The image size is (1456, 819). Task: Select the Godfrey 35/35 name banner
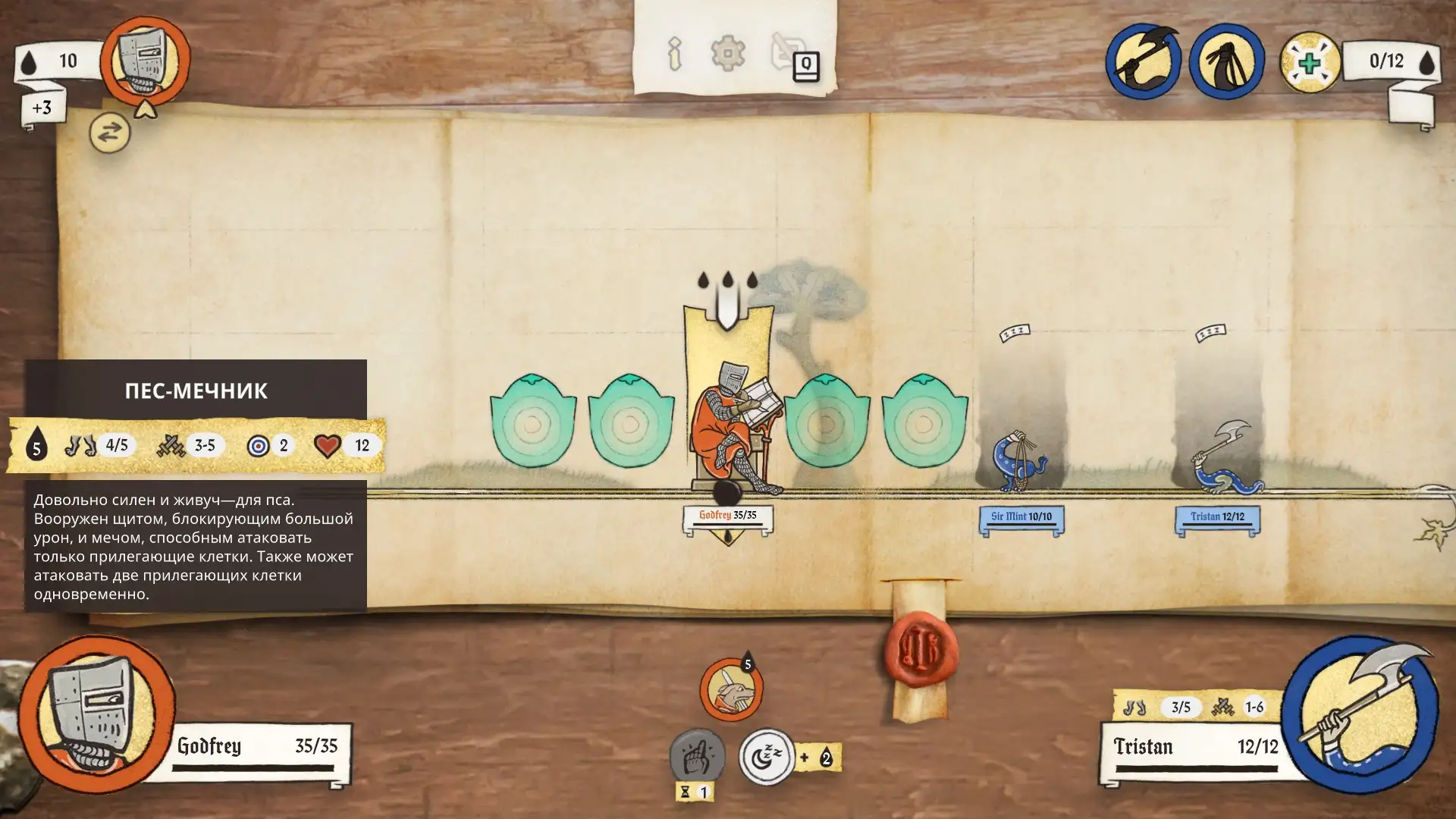(727, 516)
